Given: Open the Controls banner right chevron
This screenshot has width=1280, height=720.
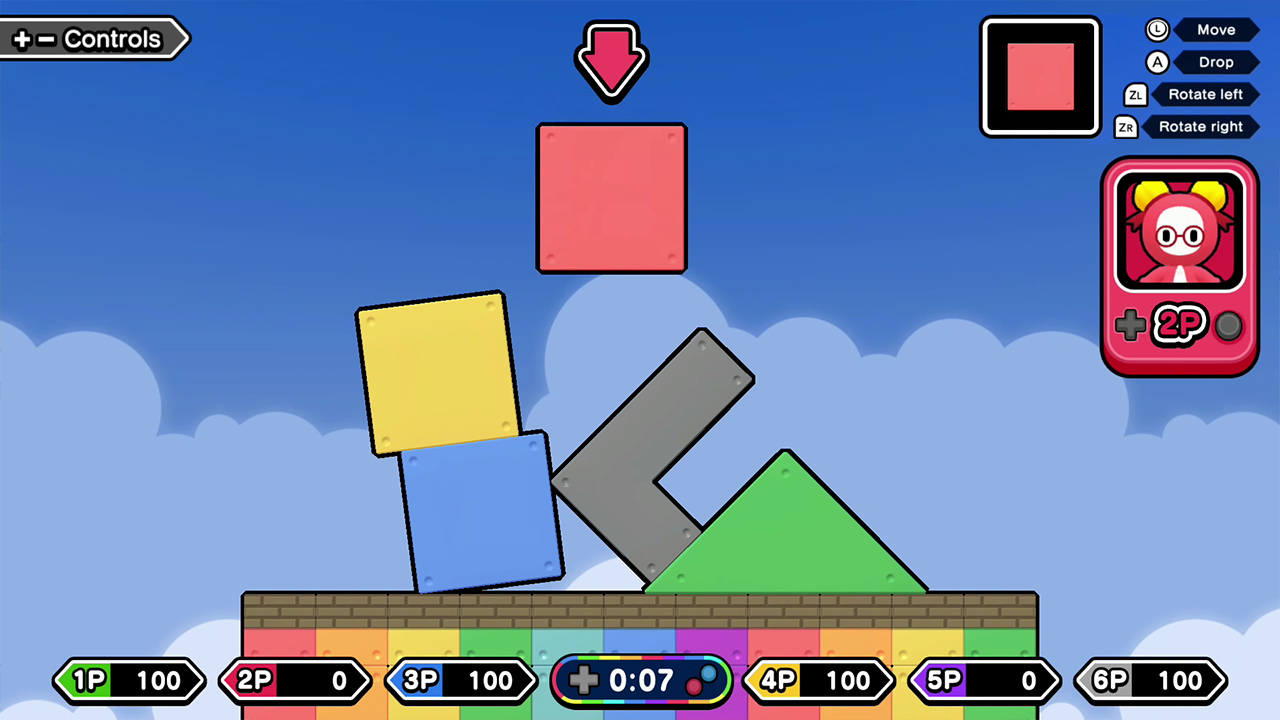Looking at the screenshot, I should click(x=183, y=39).
